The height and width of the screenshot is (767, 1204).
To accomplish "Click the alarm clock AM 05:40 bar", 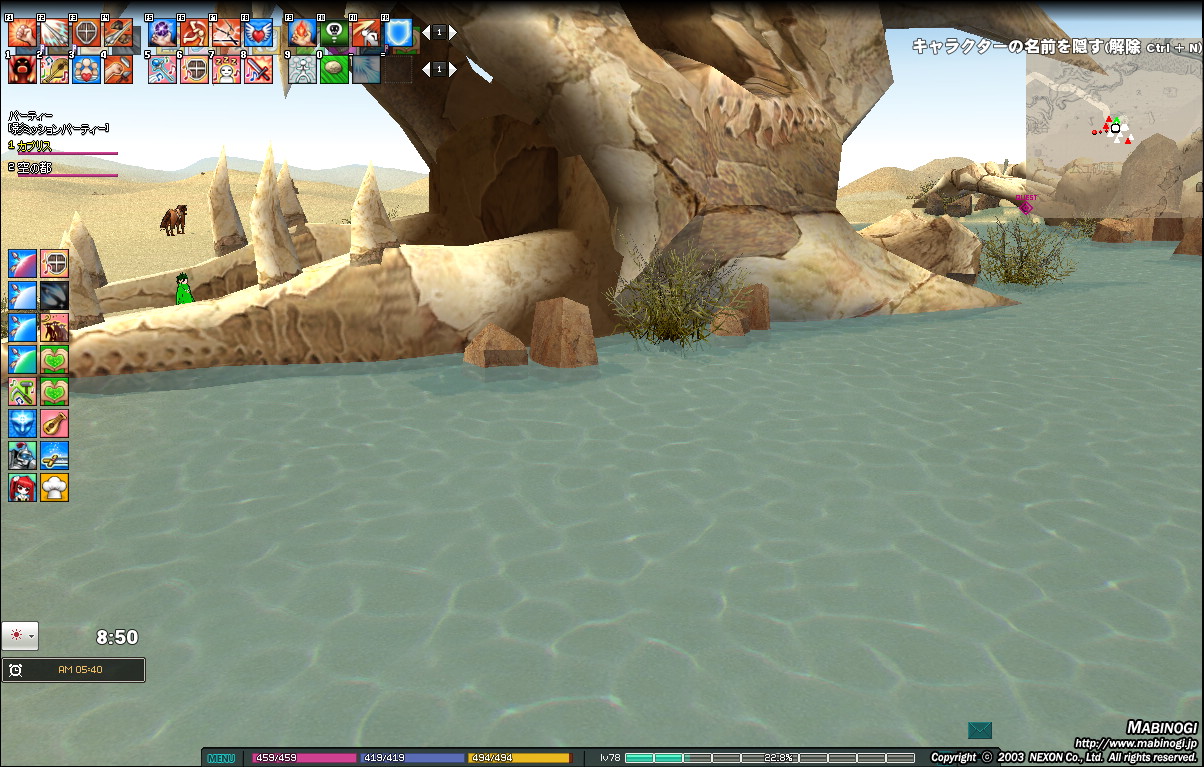I will point(73,670).
